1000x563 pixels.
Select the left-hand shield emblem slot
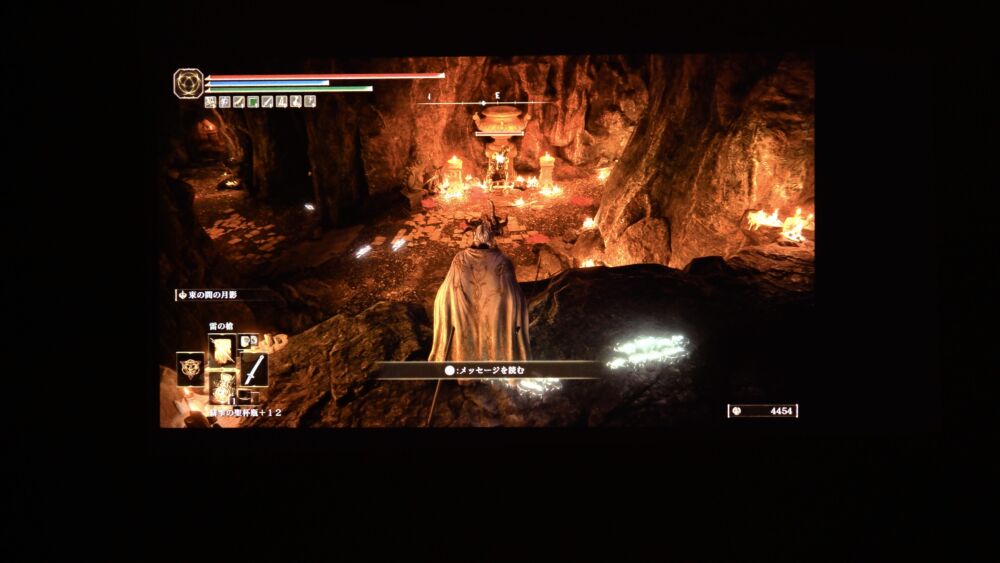tap(190, 367)
